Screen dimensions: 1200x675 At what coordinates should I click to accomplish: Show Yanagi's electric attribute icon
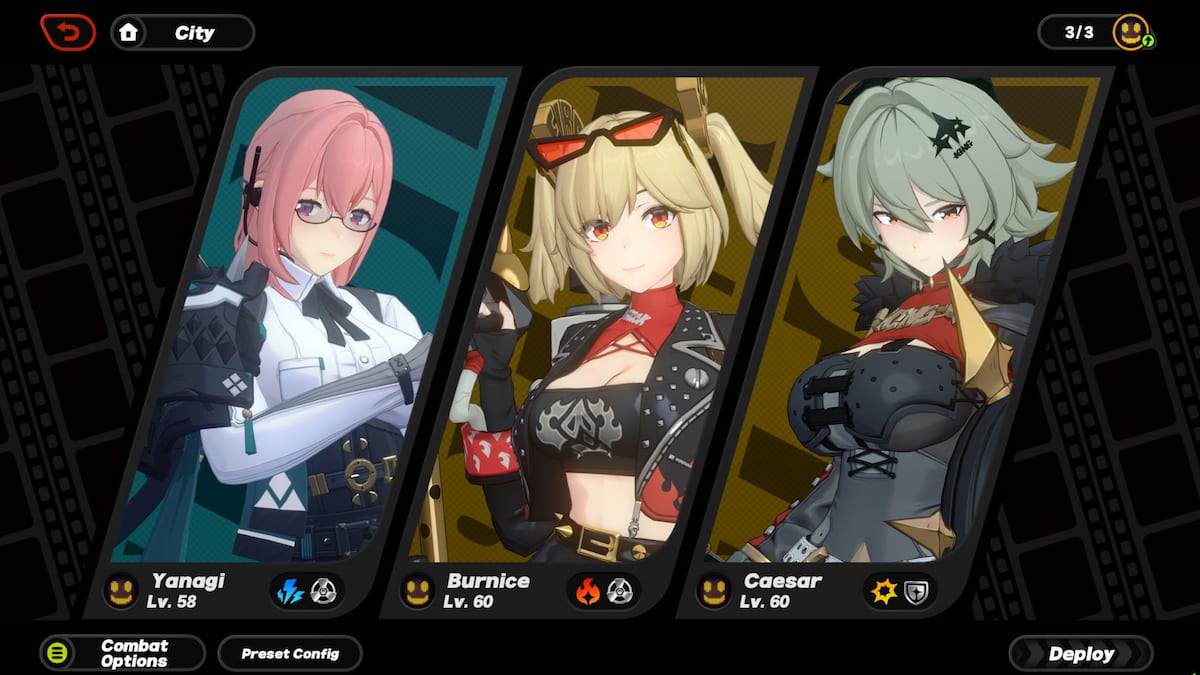click(x=290, y=591)
